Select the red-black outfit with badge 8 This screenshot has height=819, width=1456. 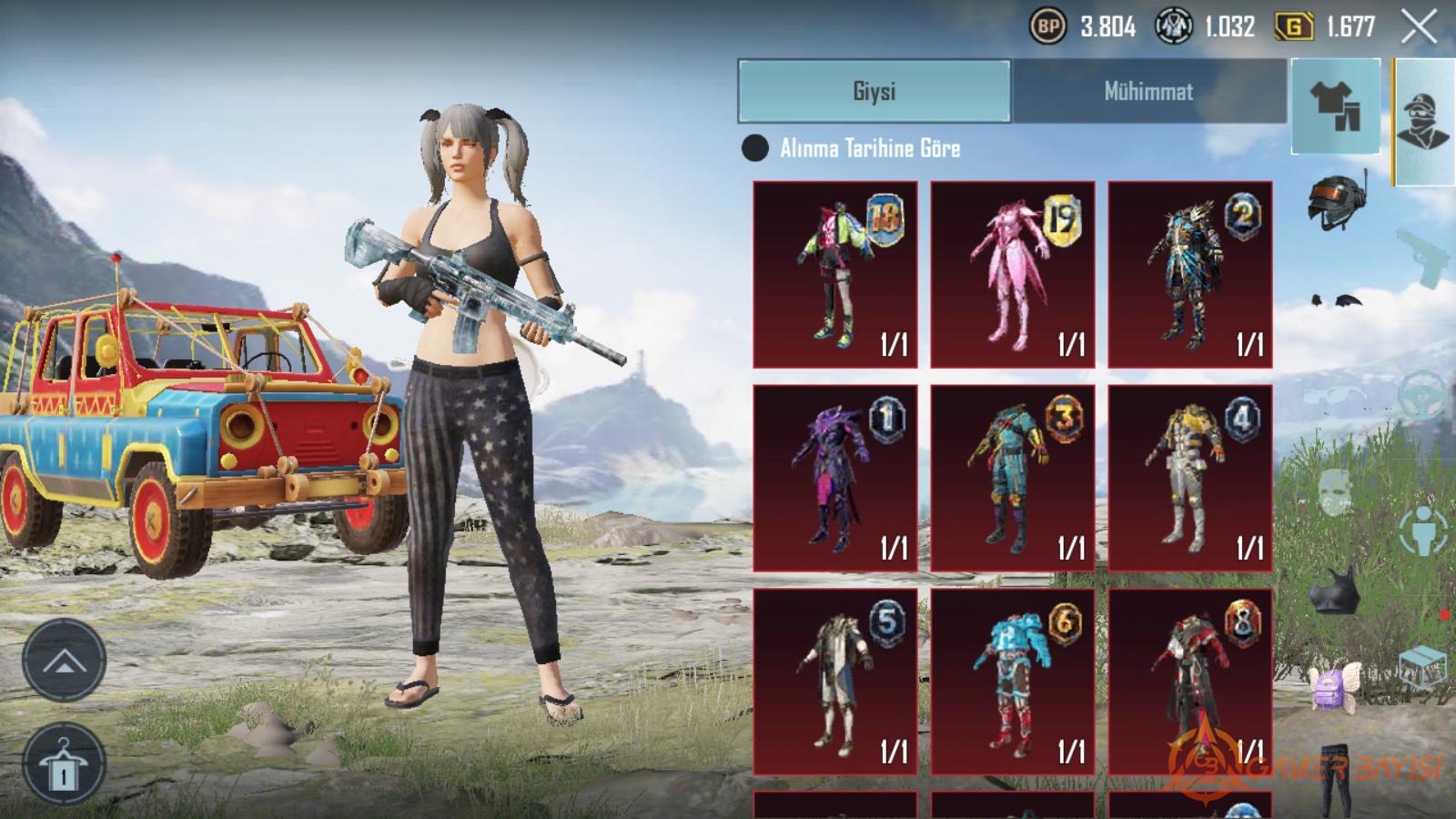1189,682
